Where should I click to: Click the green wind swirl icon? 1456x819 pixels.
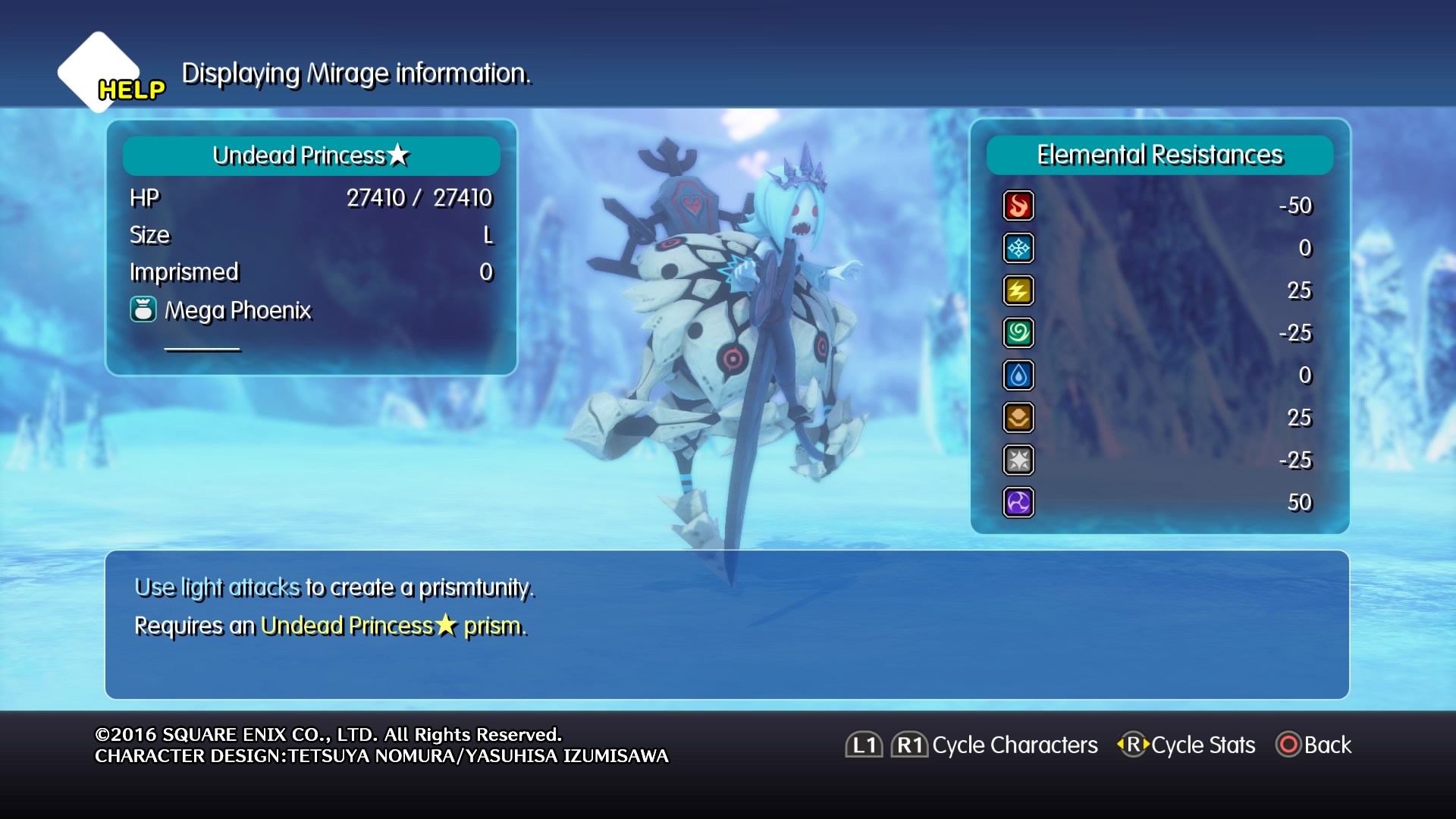[1018, 333]
